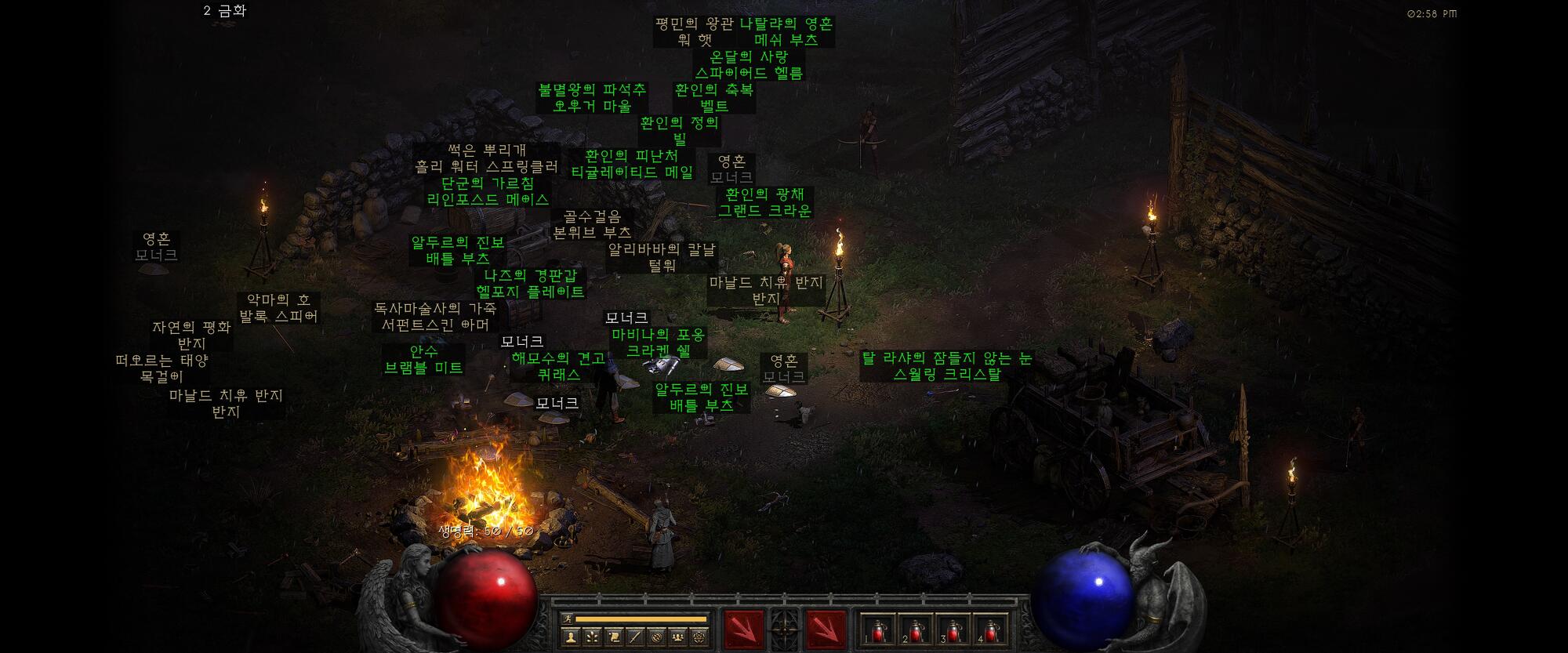Open the skill tree icon
Screen dimensions: 1568x653
[592, 637]
